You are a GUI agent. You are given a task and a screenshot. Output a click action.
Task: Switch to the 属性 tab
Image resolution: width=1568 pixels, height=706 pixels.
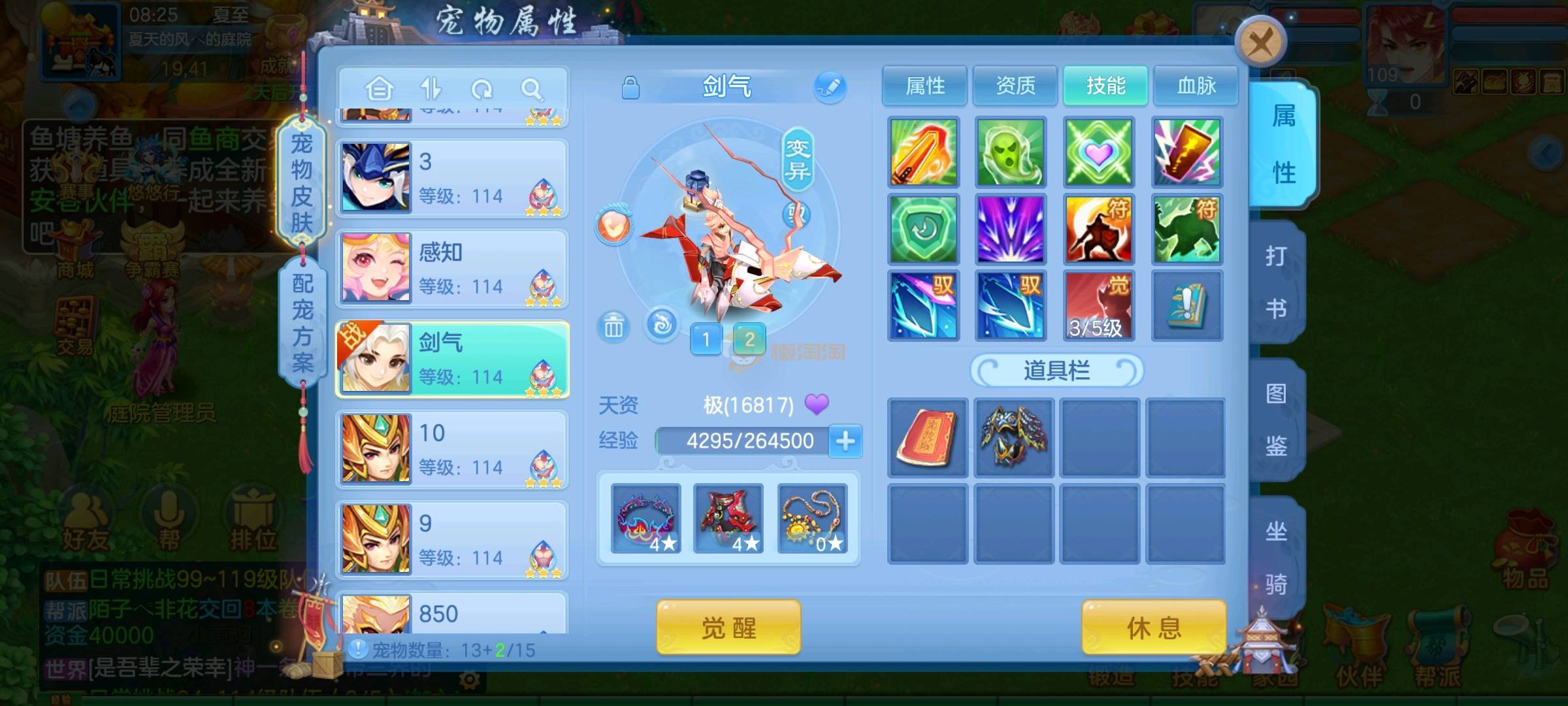(x=924, y=86)
